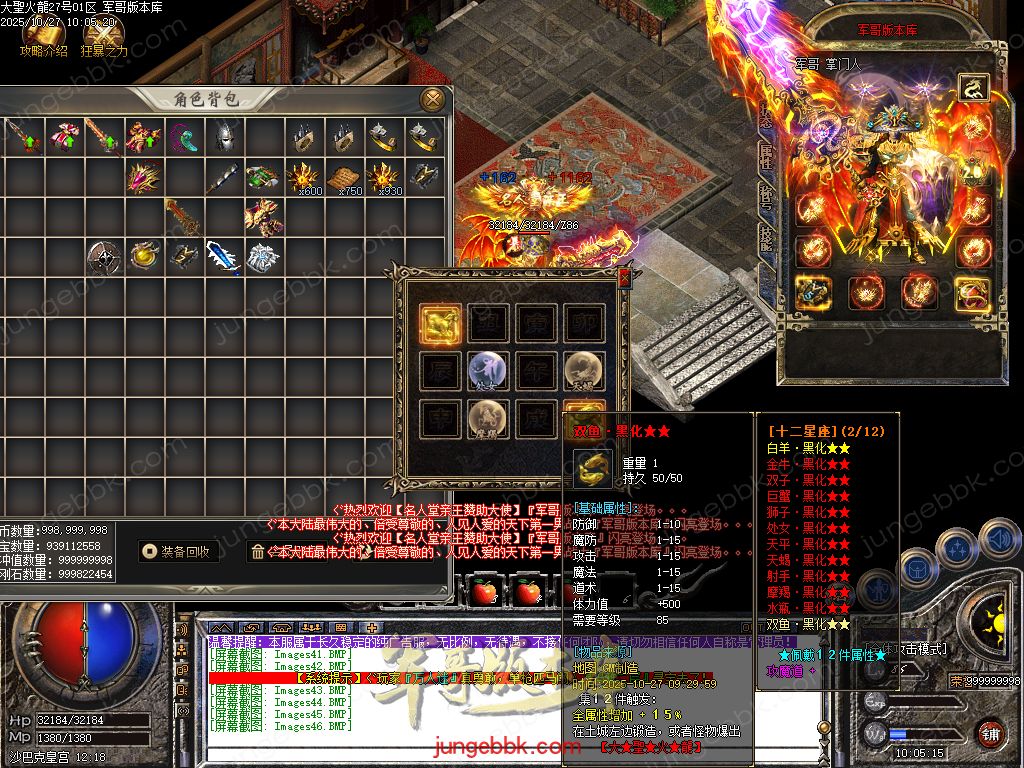Open the 狂暴之力 icon

pyautogui.click(x=103, y=36)
